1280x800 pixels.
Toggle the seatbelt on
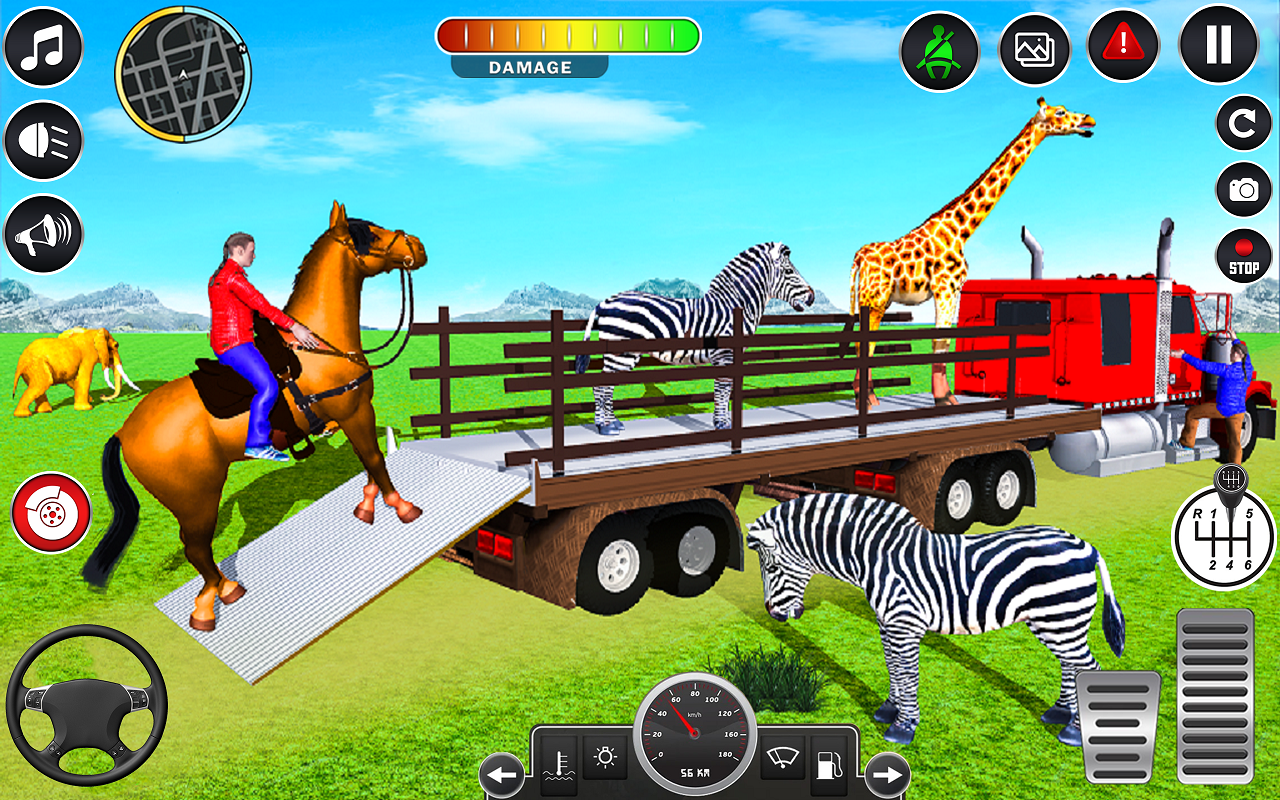coord(939,47)
